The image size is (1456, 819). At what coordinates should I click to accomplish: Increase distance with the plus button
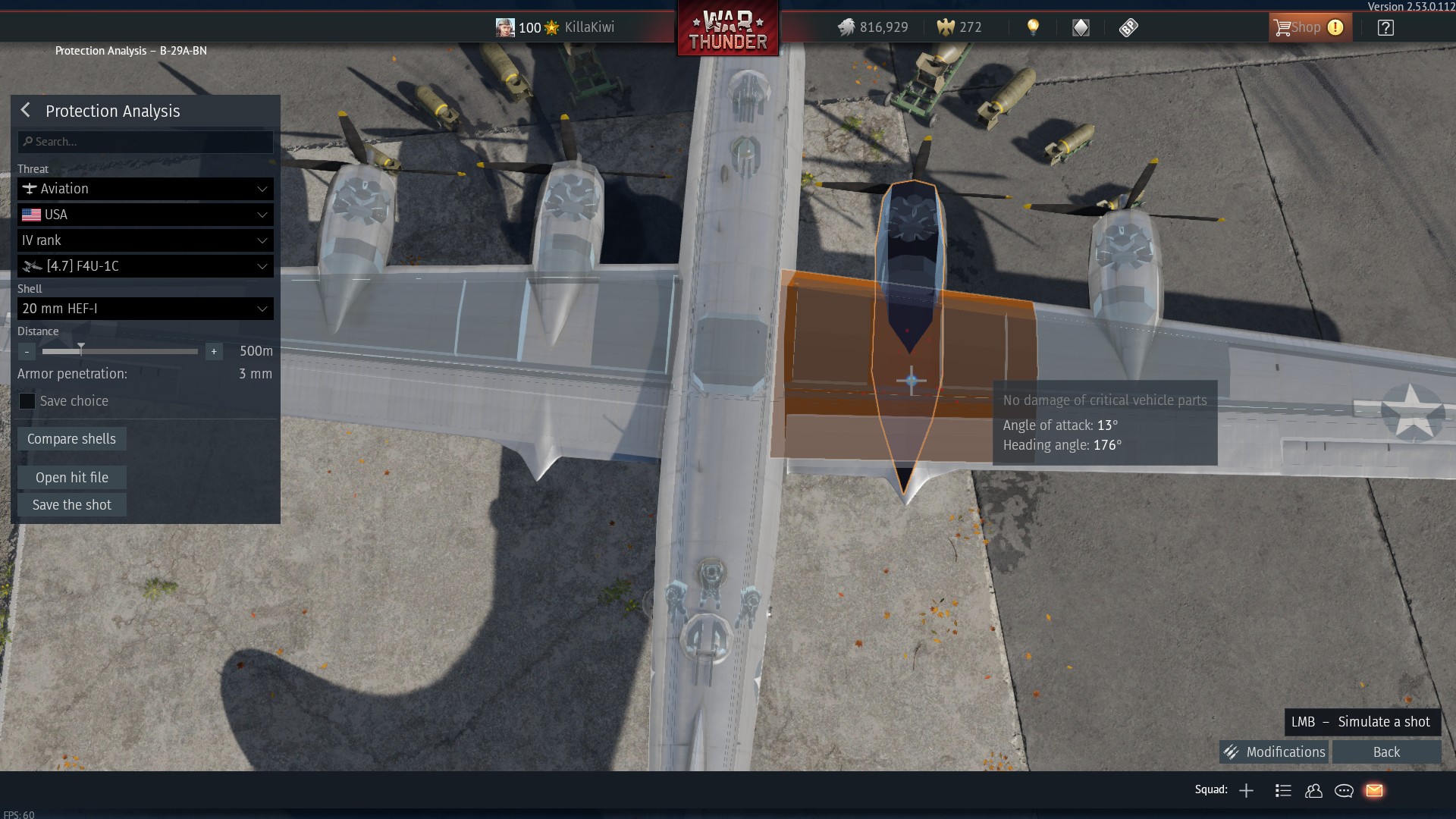click(214, 352)
